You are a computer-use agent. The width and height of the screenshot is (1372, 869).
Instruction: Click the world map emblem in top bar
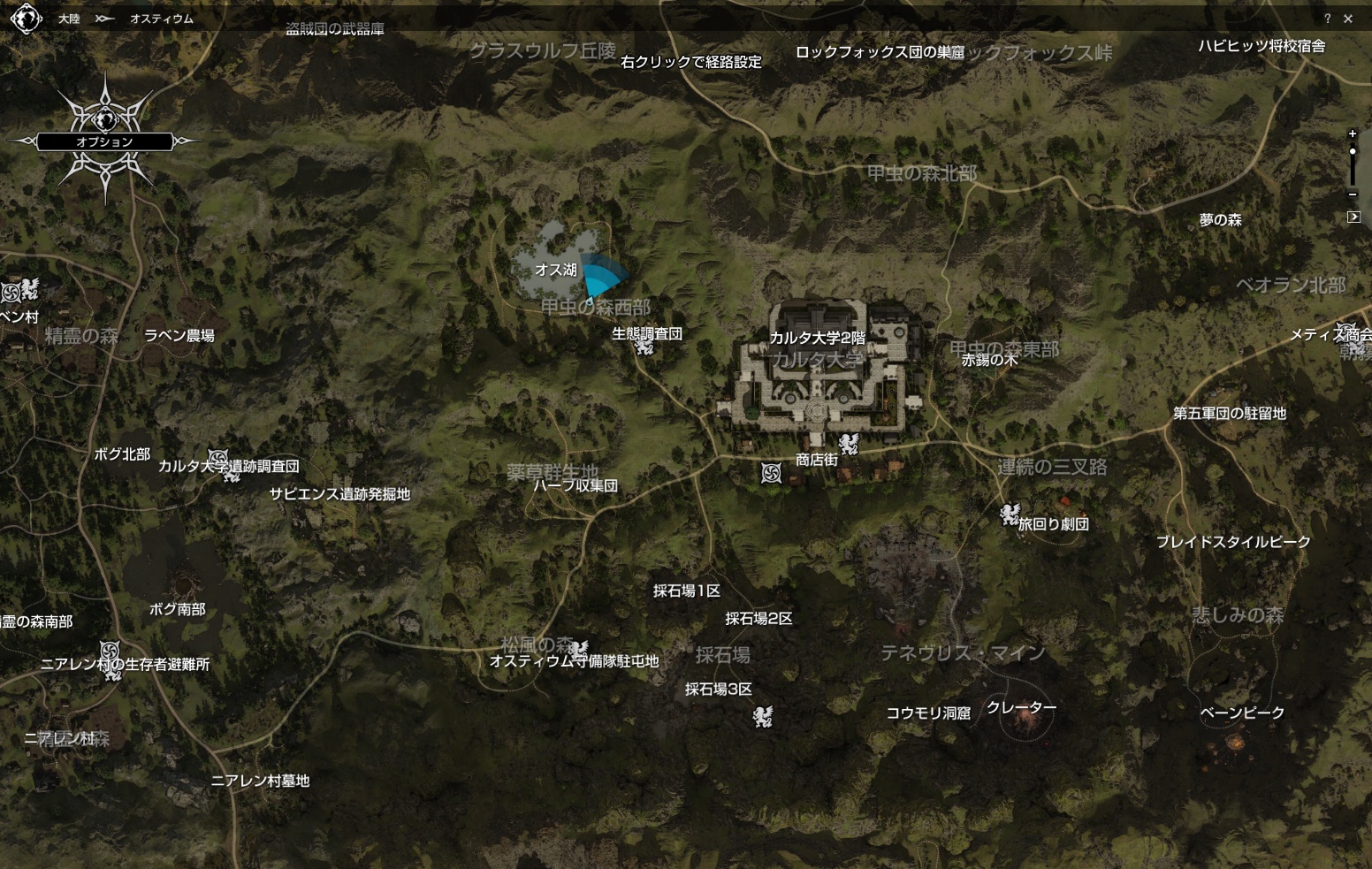click(x=26, y=19)
